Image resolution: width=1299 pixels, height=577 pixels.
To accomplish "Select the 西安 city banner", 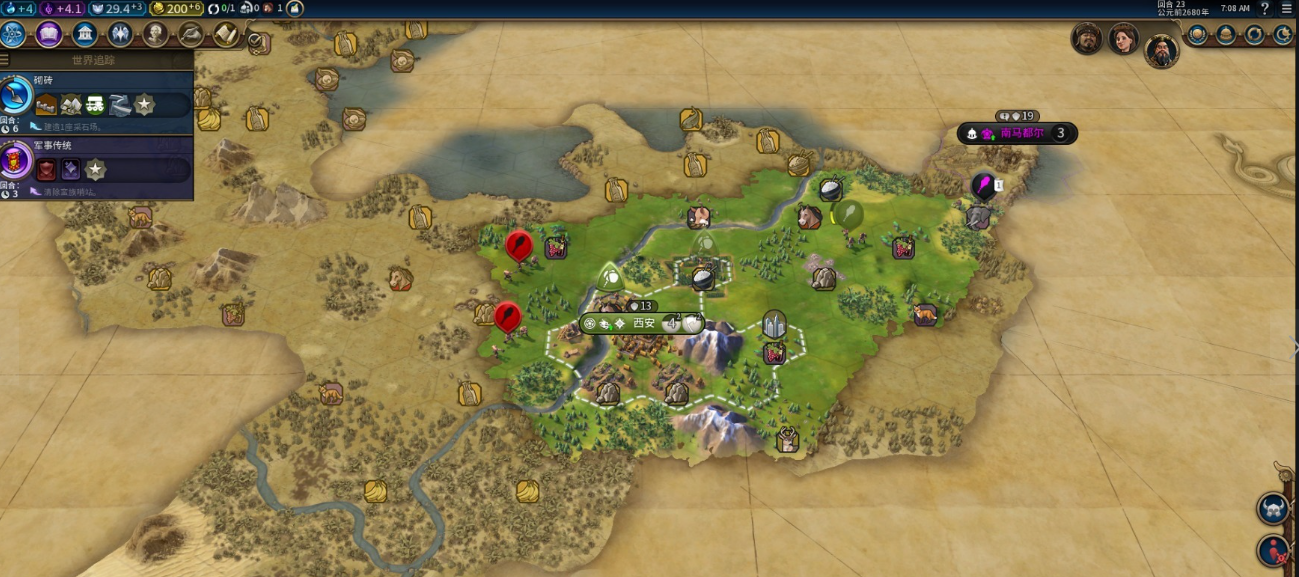I will pos(640,323).
